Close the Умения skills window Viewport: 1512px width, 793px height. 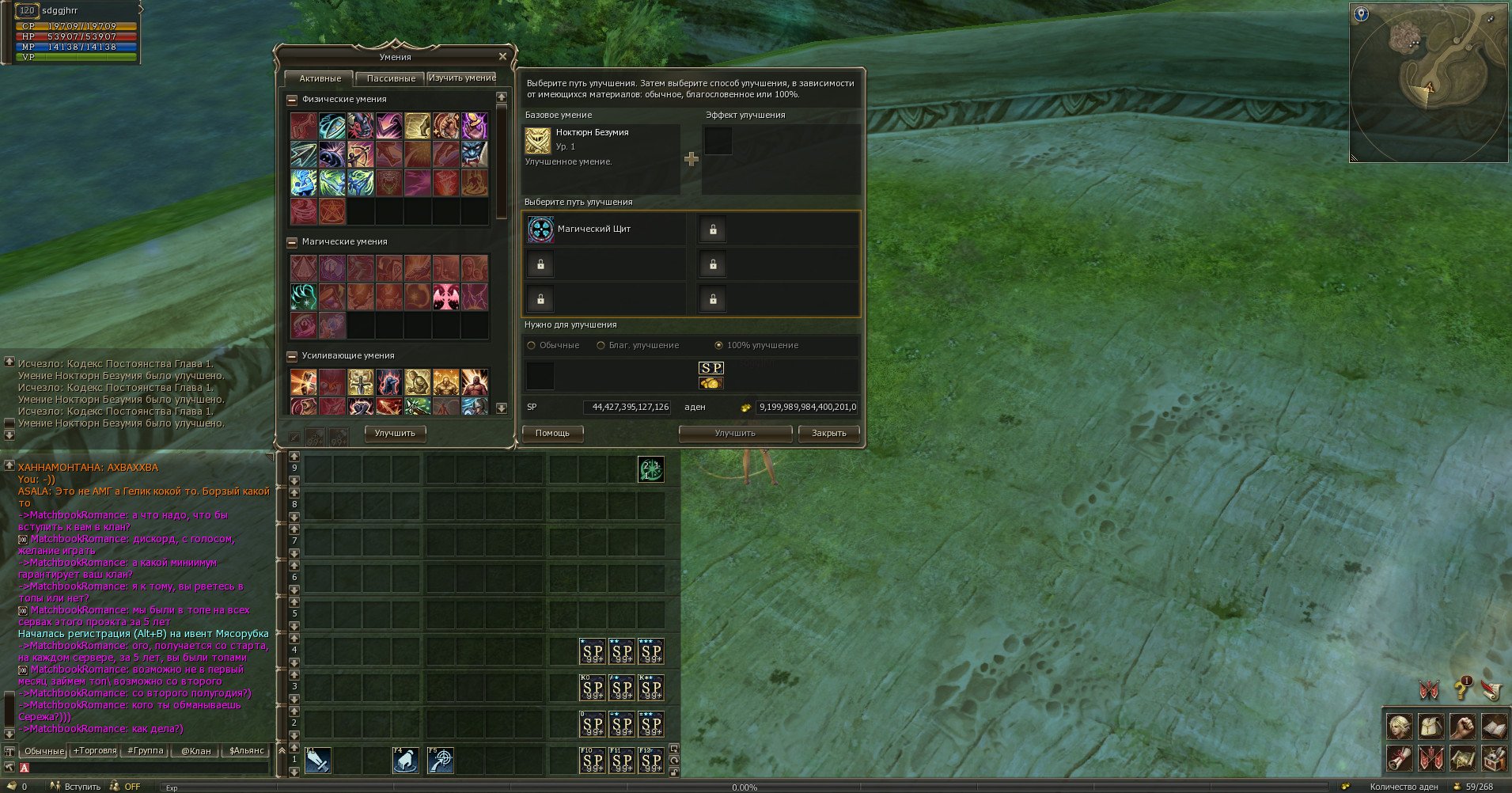click(x=502, y=57)
